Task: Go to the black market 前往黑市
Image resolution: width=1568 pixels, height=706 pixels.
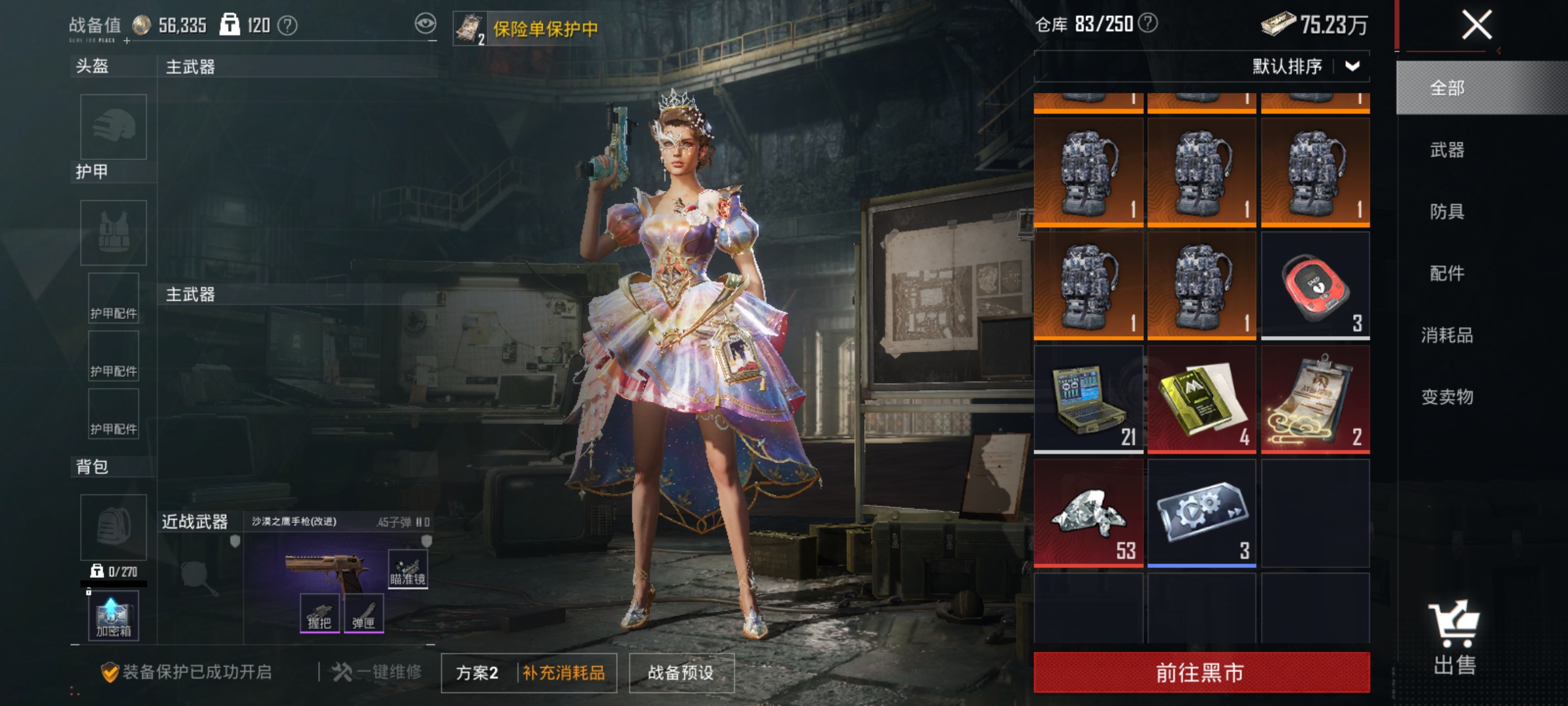Action: click(1201, 672)
